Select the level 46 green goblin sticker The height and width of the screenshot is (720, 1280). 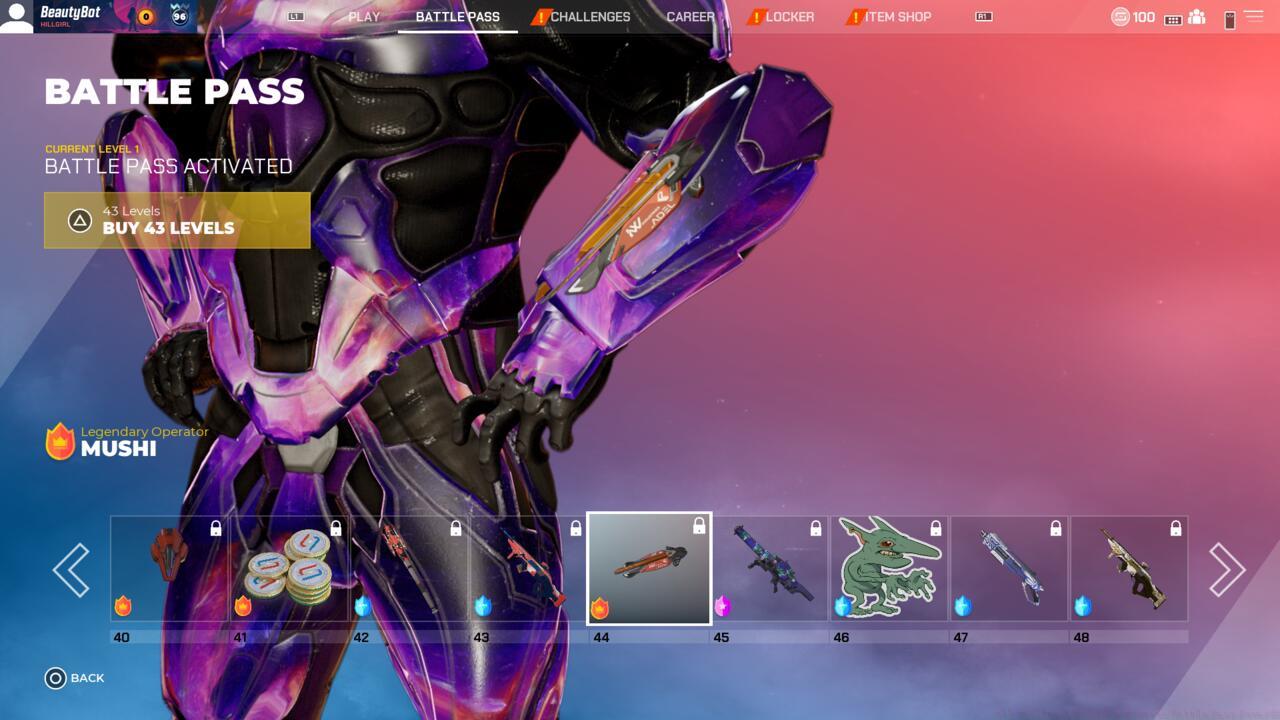pos(889,569)
